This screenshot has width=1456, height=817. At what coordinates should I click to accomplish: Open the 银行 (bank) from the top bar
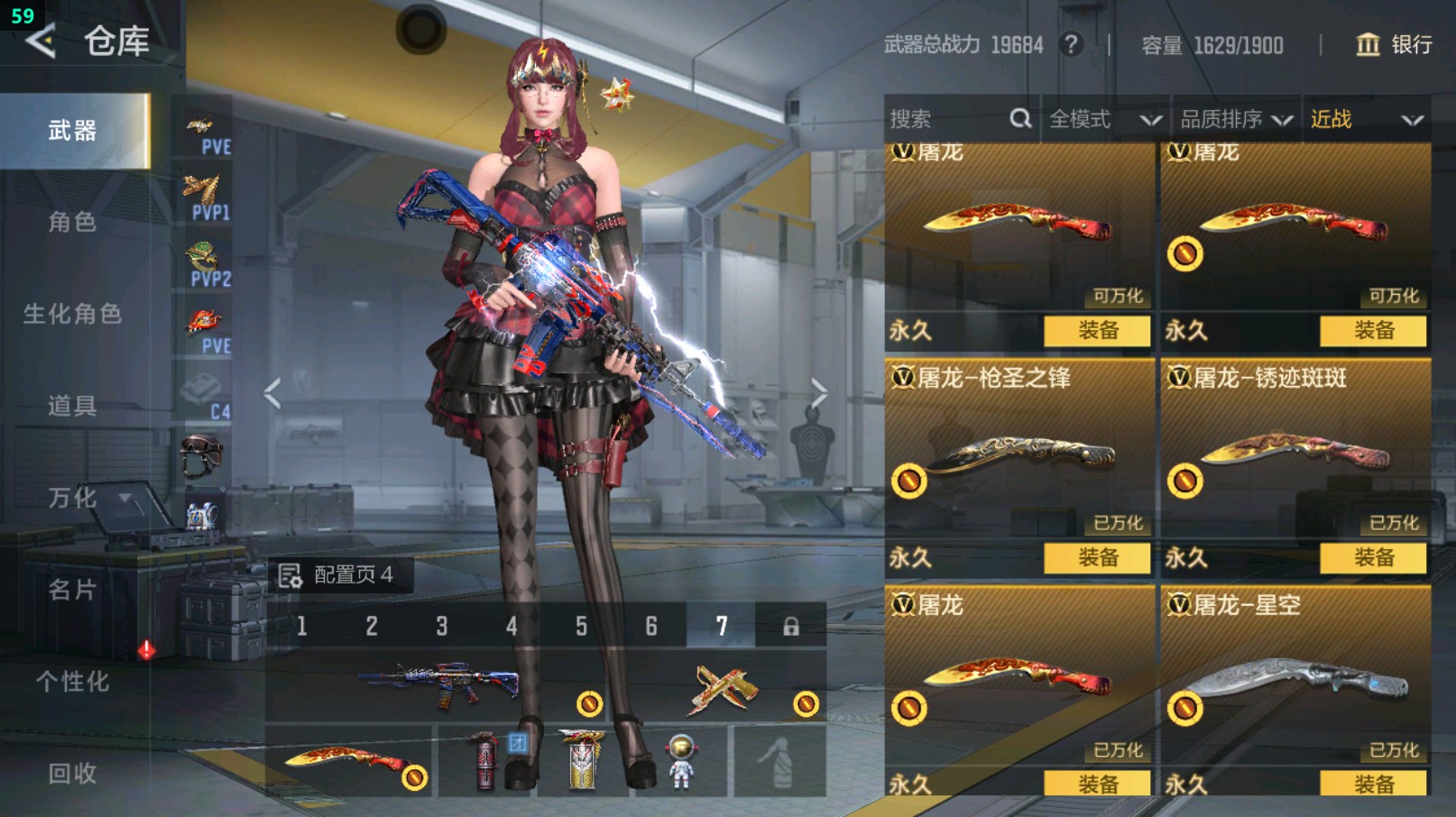coord(1393,46)
